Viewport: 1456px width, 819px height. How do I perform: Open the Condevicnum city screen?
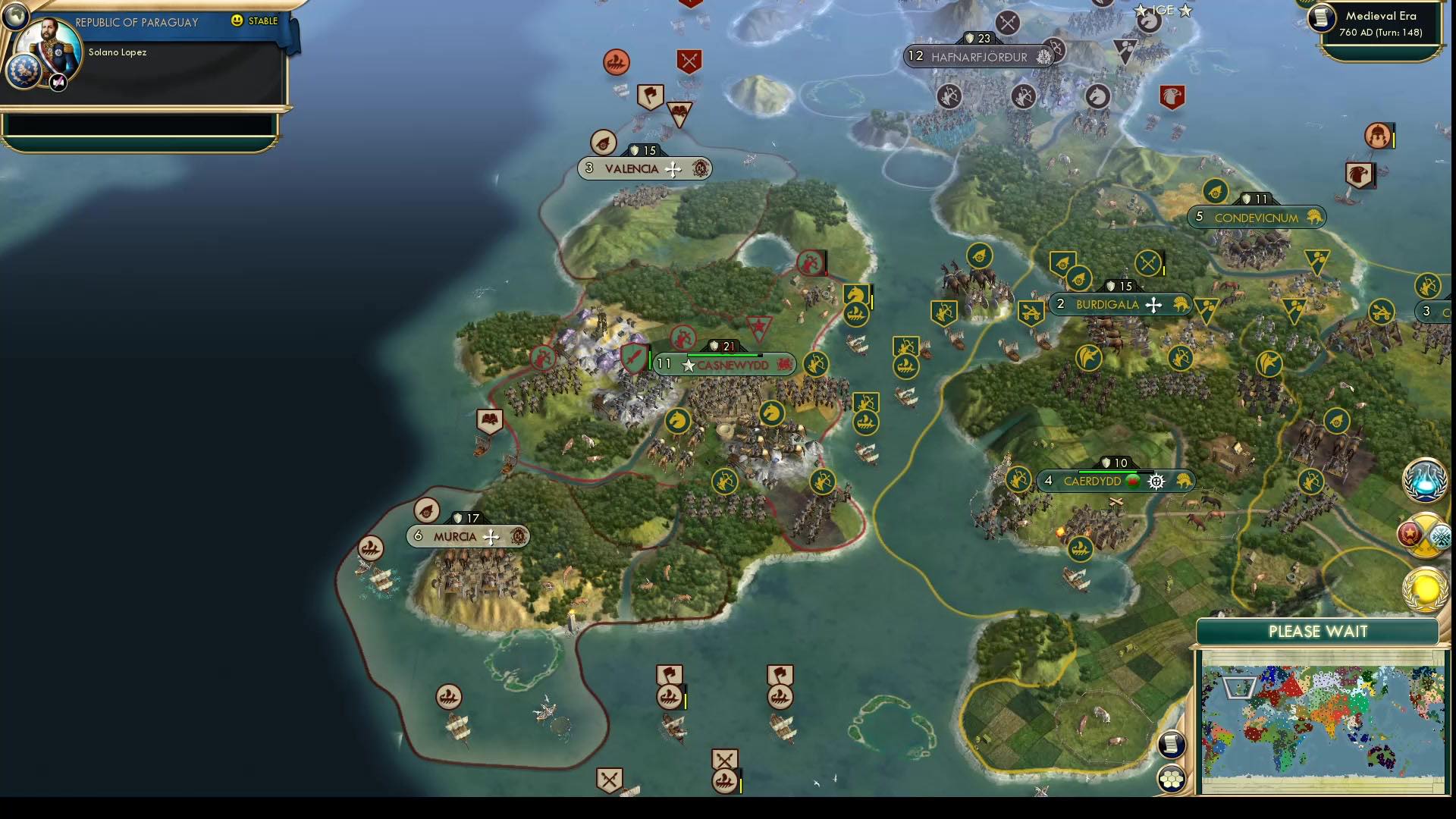point(1257,218)
